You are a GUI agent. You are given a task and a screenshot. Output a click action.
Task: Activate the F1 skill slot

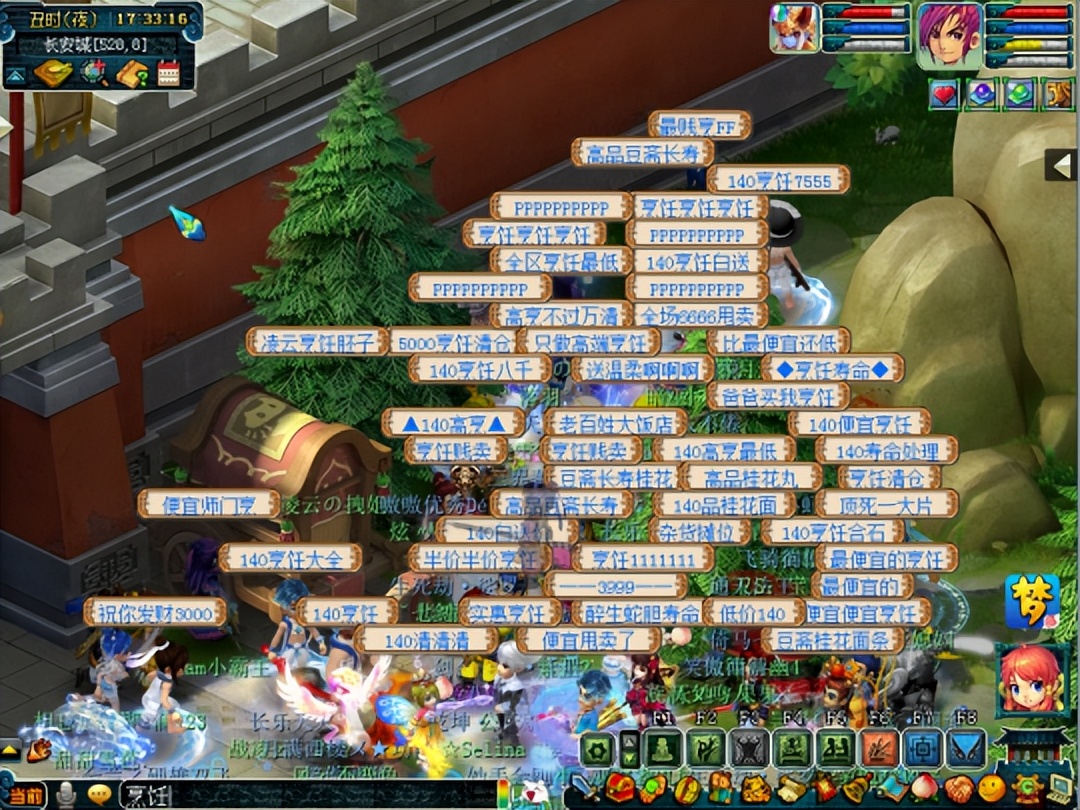click(662, 748)
